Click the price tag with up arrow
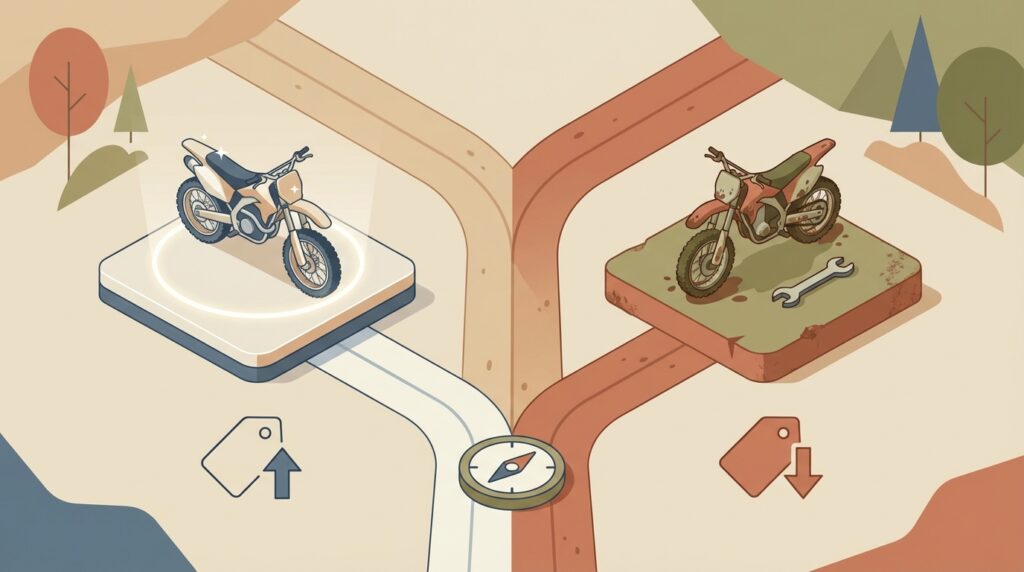This screenshot has height=572, width=1024. click(x=253, y=458)
